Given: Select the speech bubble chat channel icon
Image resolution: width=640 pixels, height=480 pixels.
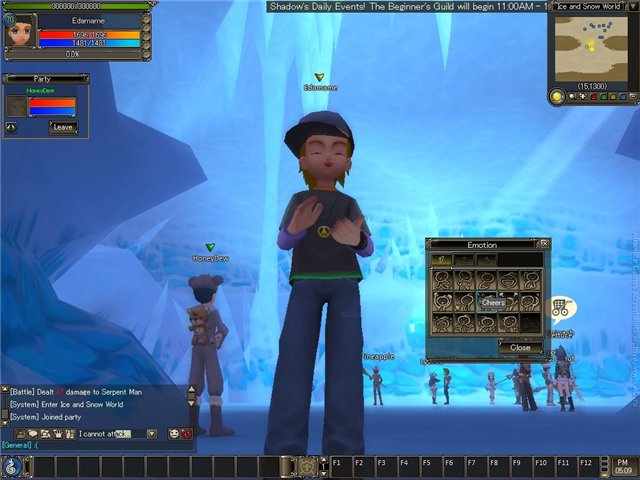Looking at the screenshot, I should (33, 434).
